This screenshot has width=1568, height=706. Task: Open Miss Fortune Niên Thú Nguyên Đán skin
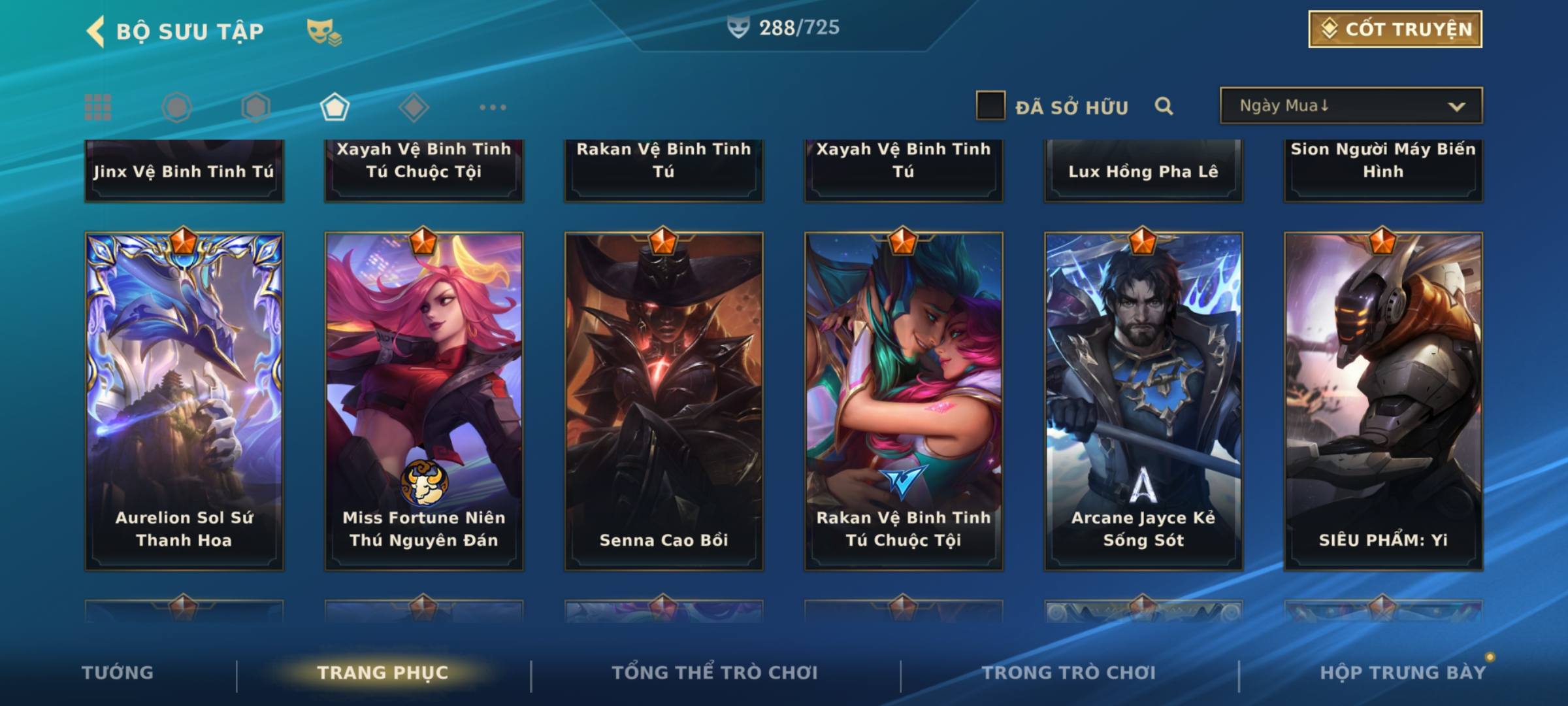tap(424, 401)
